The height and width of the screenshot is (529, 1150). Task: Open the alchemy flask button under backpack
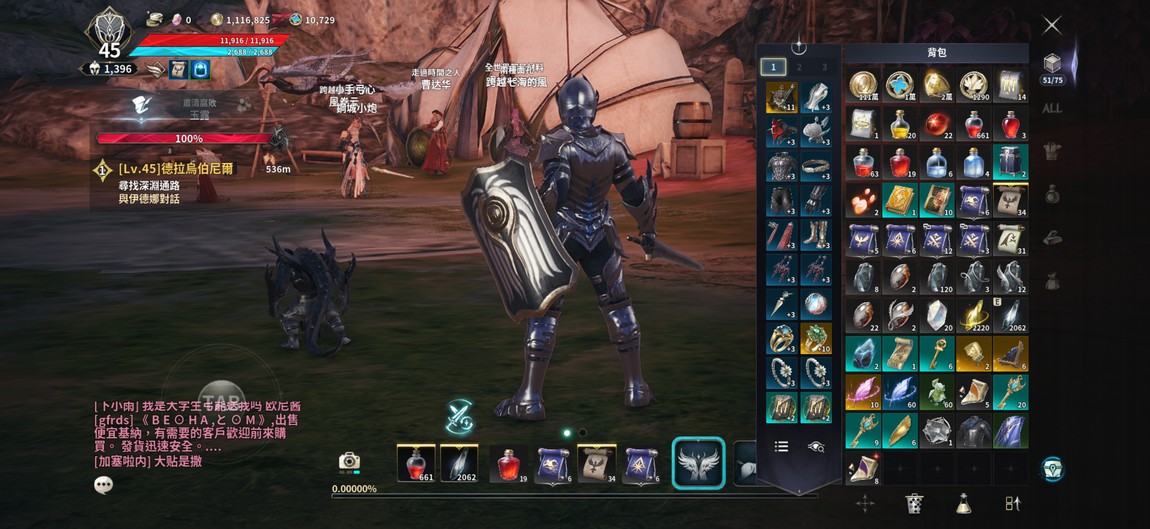(x=963, y=503)
